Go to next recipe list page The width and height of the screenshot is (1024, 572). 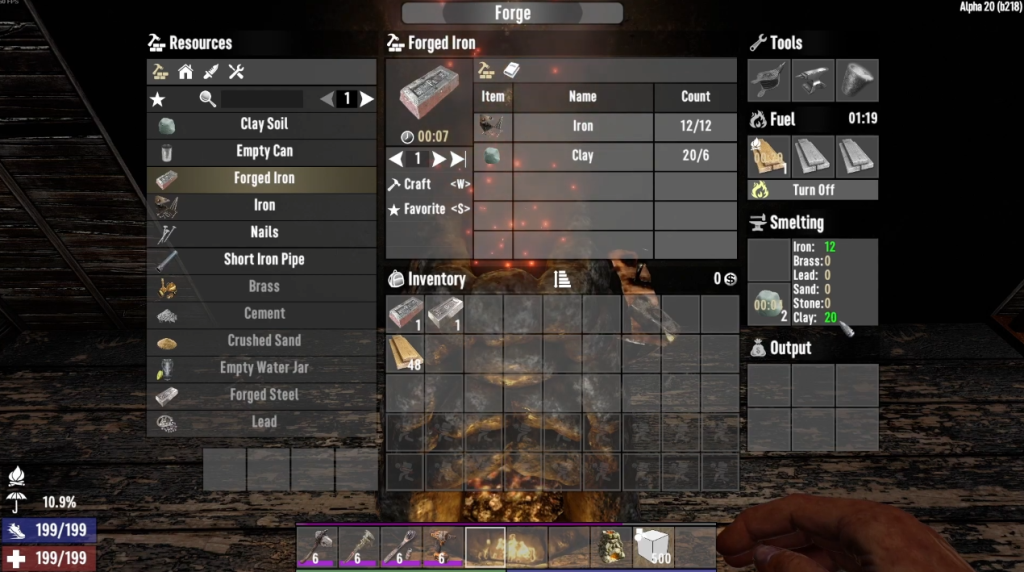click(367, 99)
